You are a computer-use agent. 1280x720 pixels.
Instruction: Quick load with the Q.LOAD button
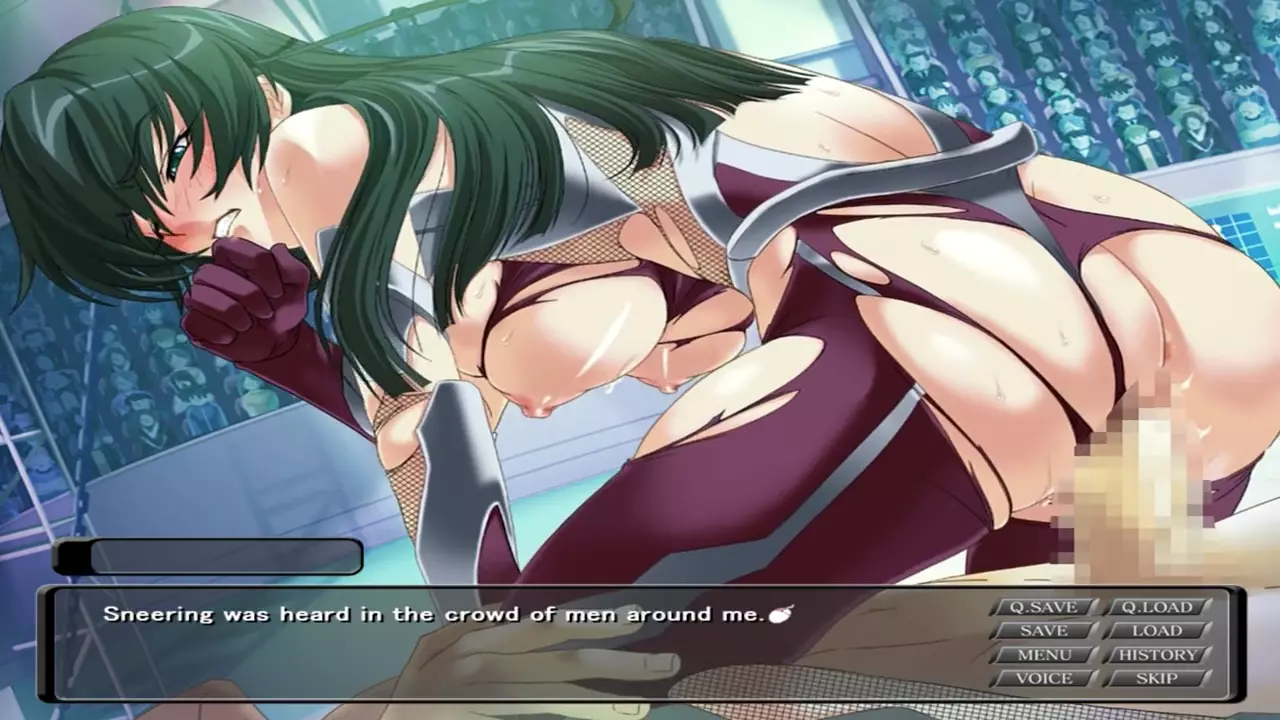point(1157,607)
